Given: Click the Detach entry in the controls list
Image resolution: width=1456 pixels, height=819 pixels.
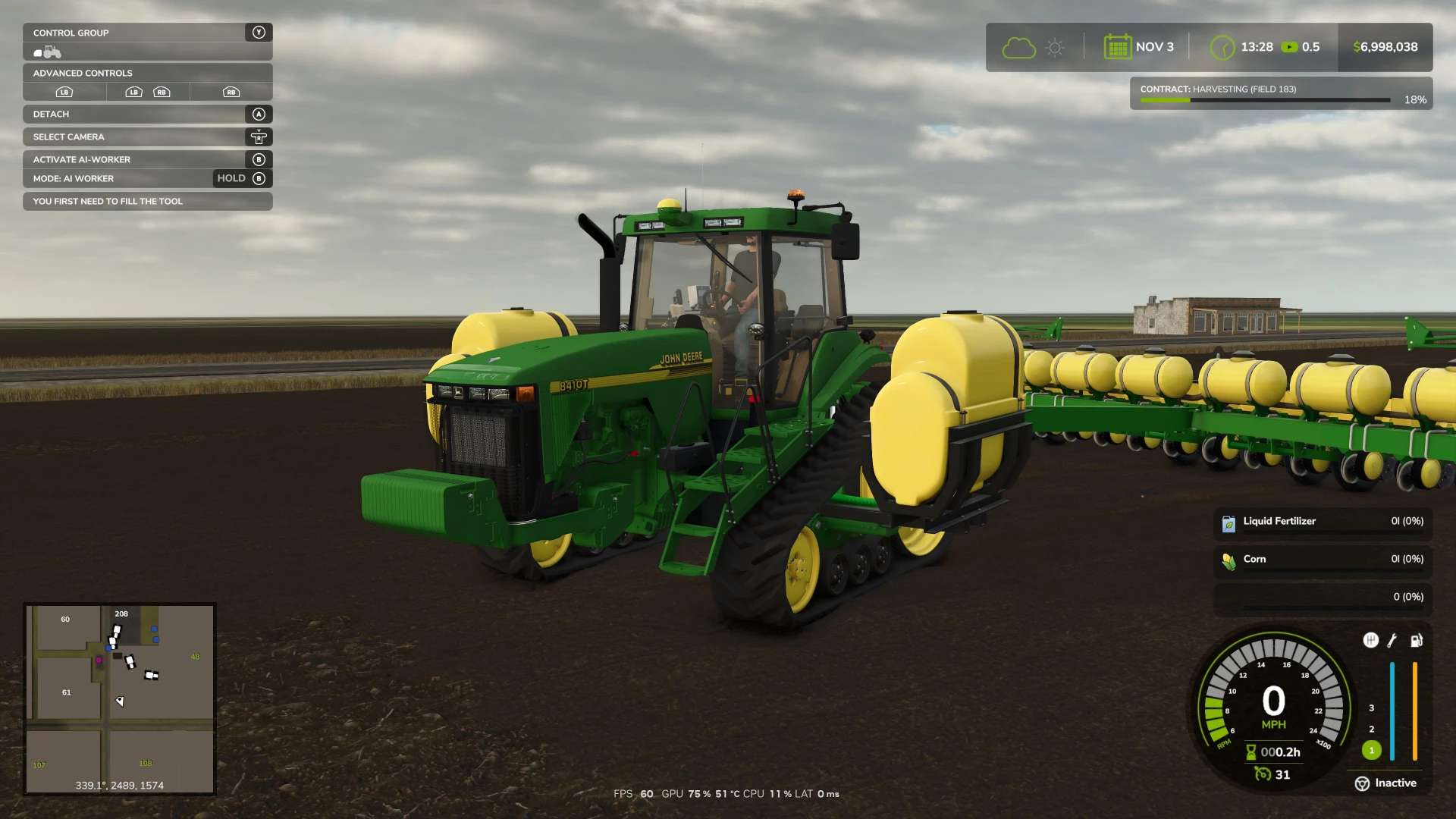Looking at the screenshot, I should (x=147, y=114).
